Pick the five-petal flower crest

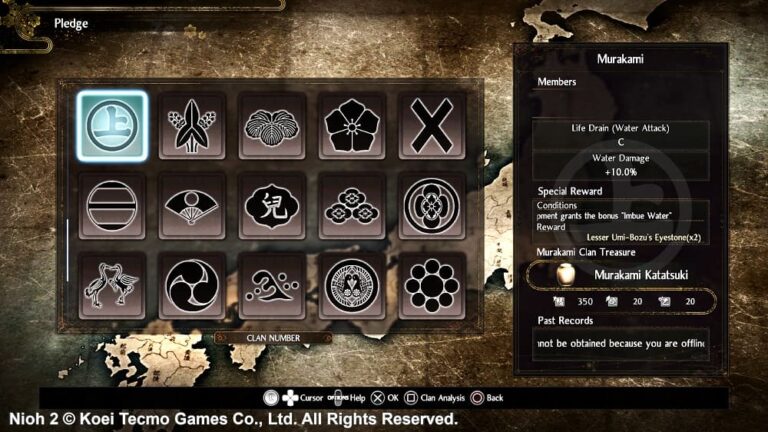352,126
